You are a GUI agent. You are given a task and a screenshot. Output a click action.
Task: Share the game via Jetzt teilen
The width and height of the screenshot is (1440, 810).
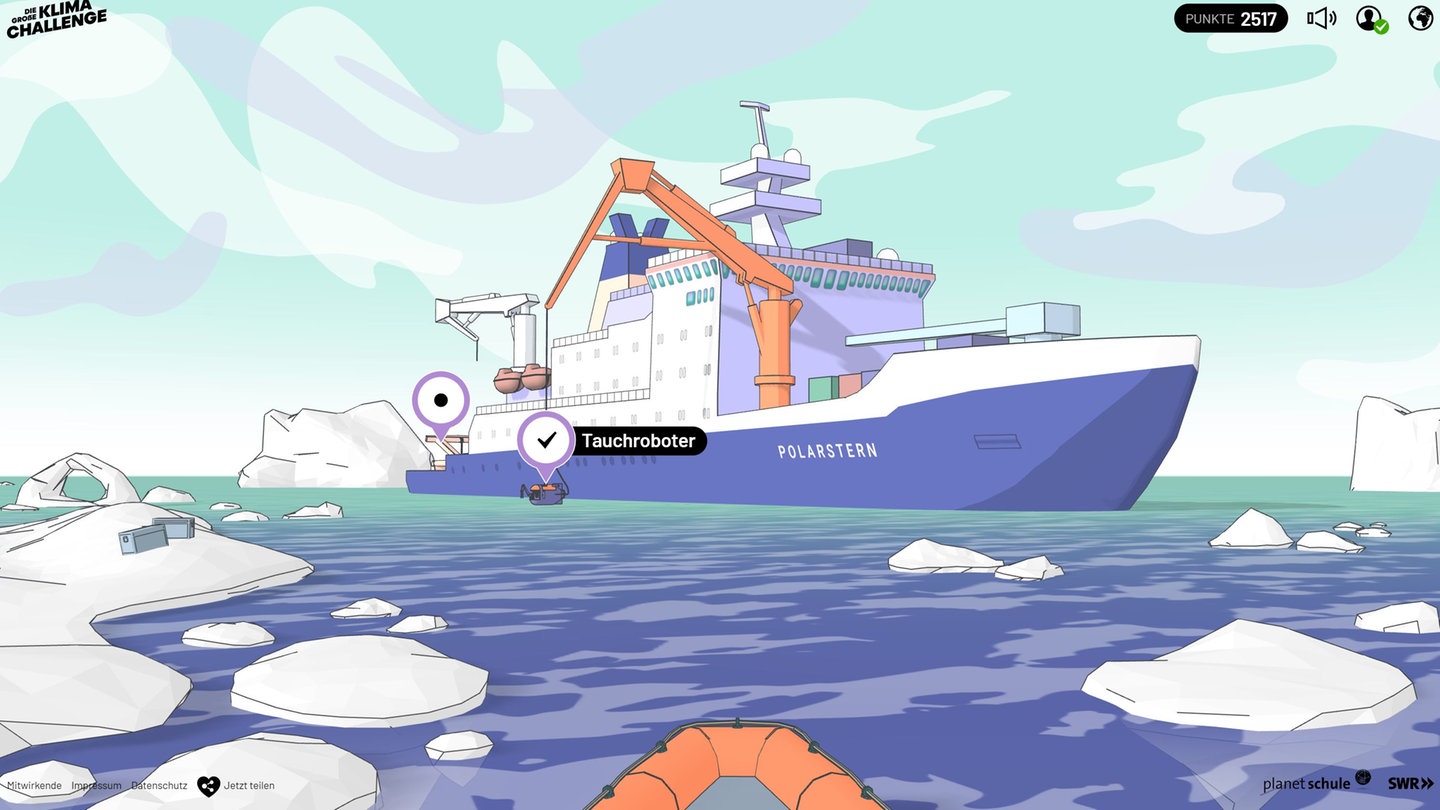[236, 786]
